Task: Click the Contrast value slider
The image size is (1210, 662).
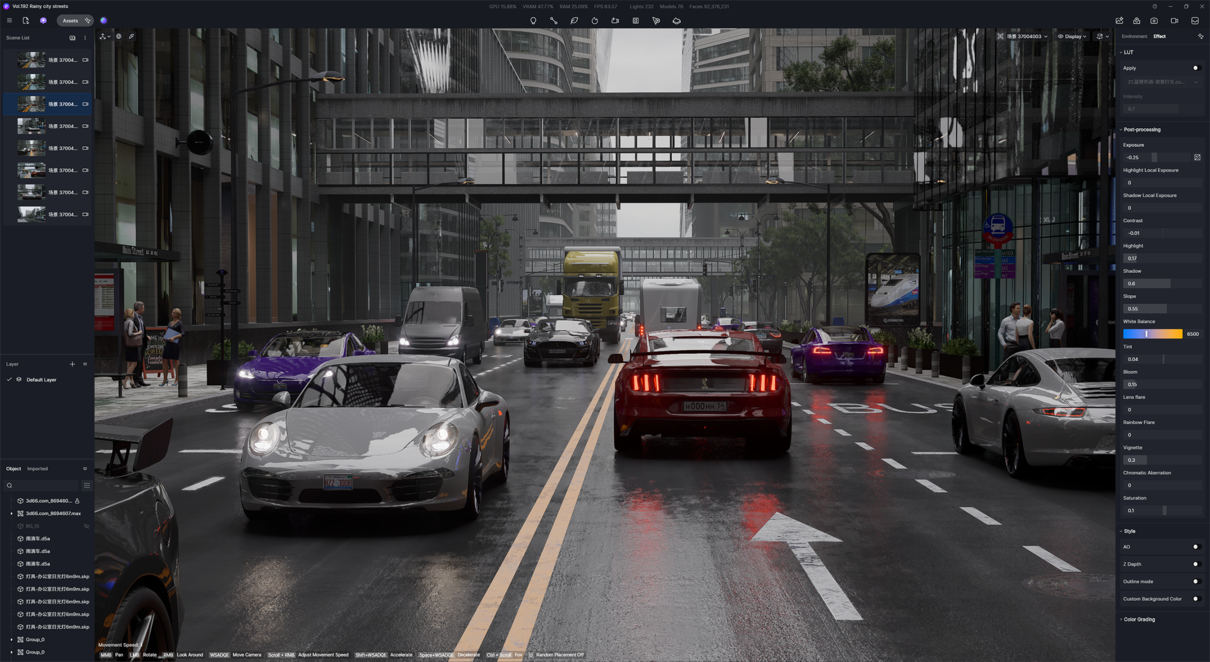Action: [1160, 233]
